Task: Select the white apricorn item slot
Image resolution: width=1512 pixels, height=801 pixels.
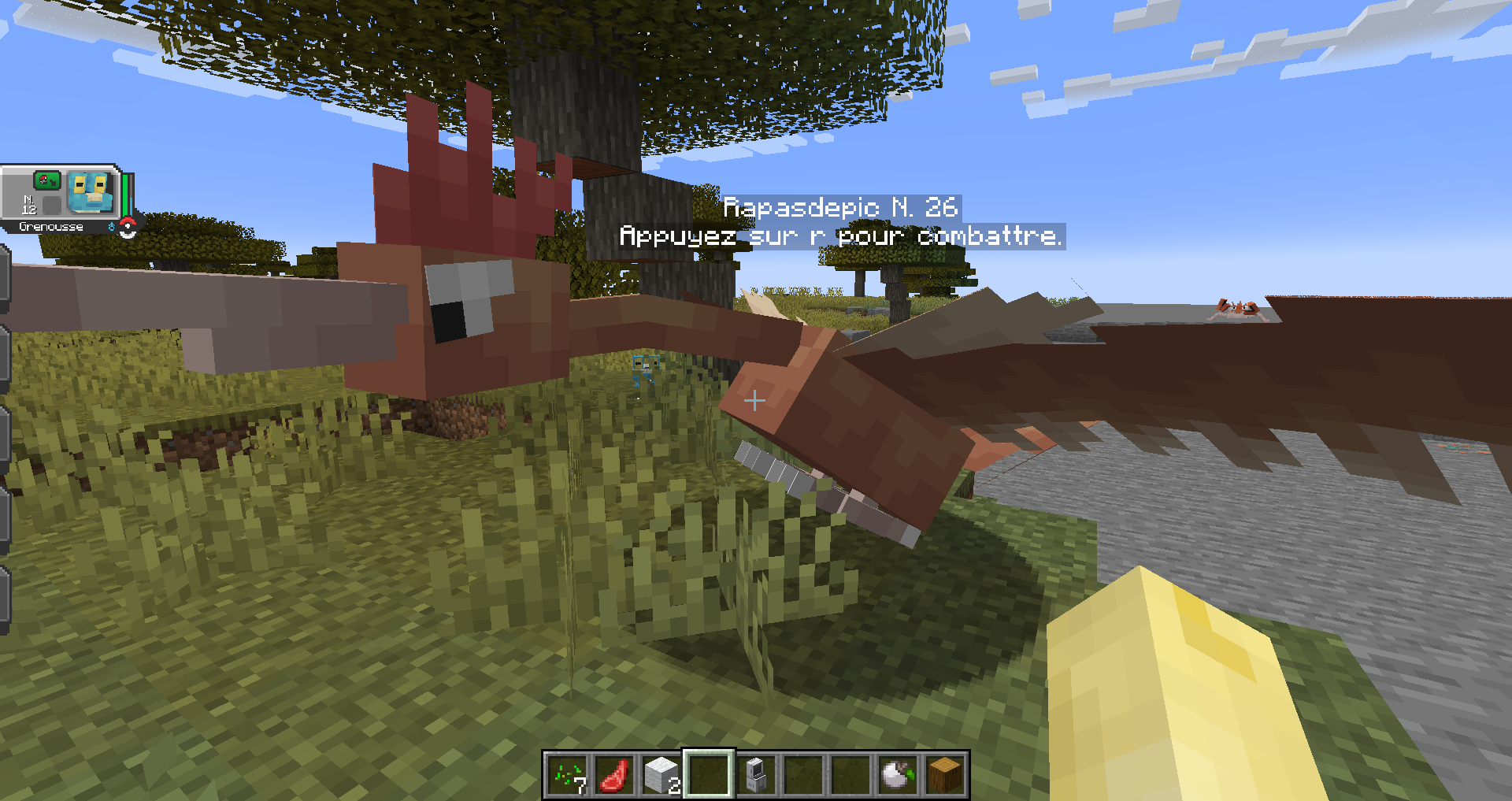Action: coord(898,775)
